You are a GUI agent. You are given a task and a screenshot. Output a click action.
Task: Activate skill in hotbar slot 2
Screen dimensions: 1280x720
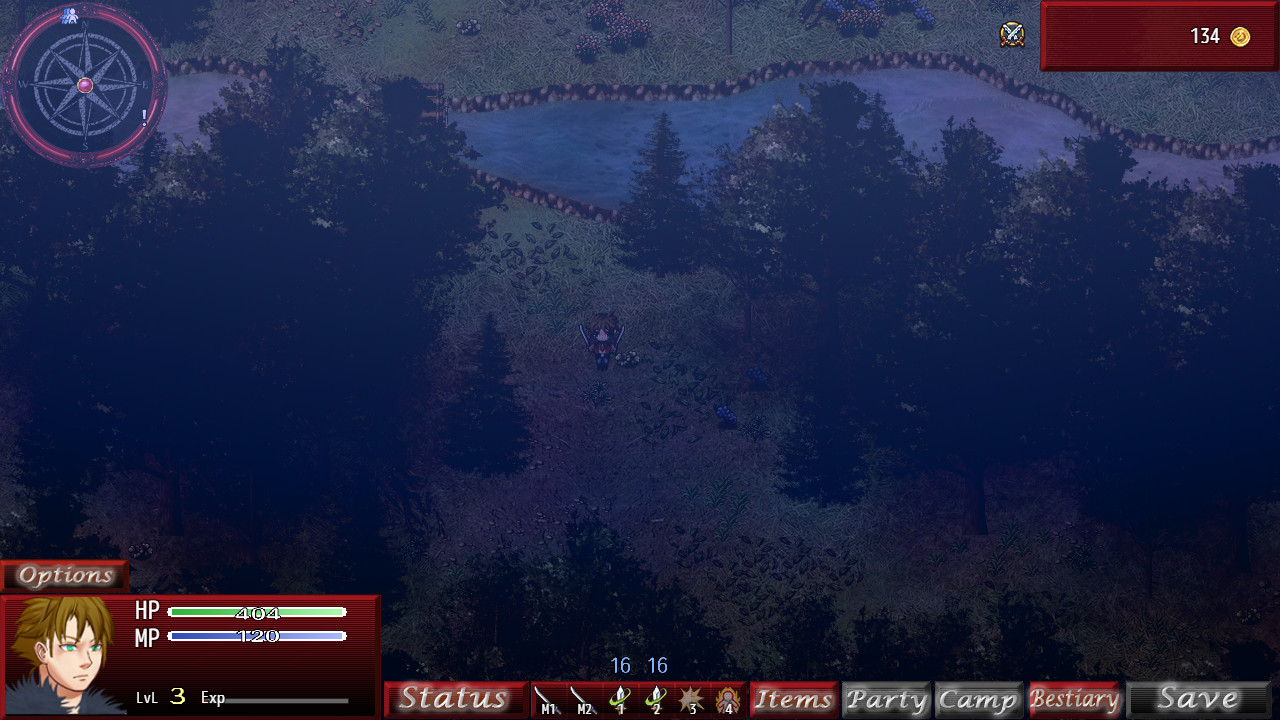(x=655, y=698)
